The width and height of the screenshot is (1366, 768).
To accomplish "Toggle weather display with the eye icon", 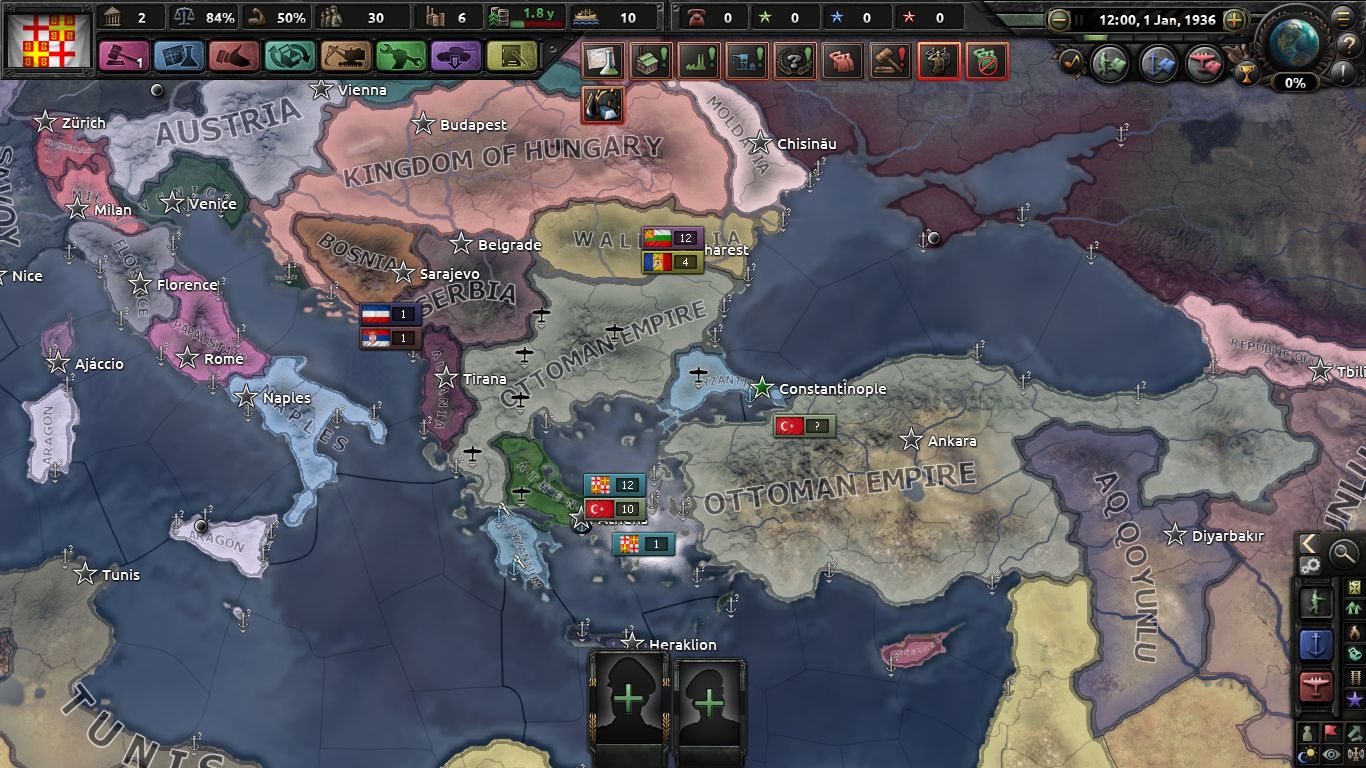I will tap(1331, 752).
